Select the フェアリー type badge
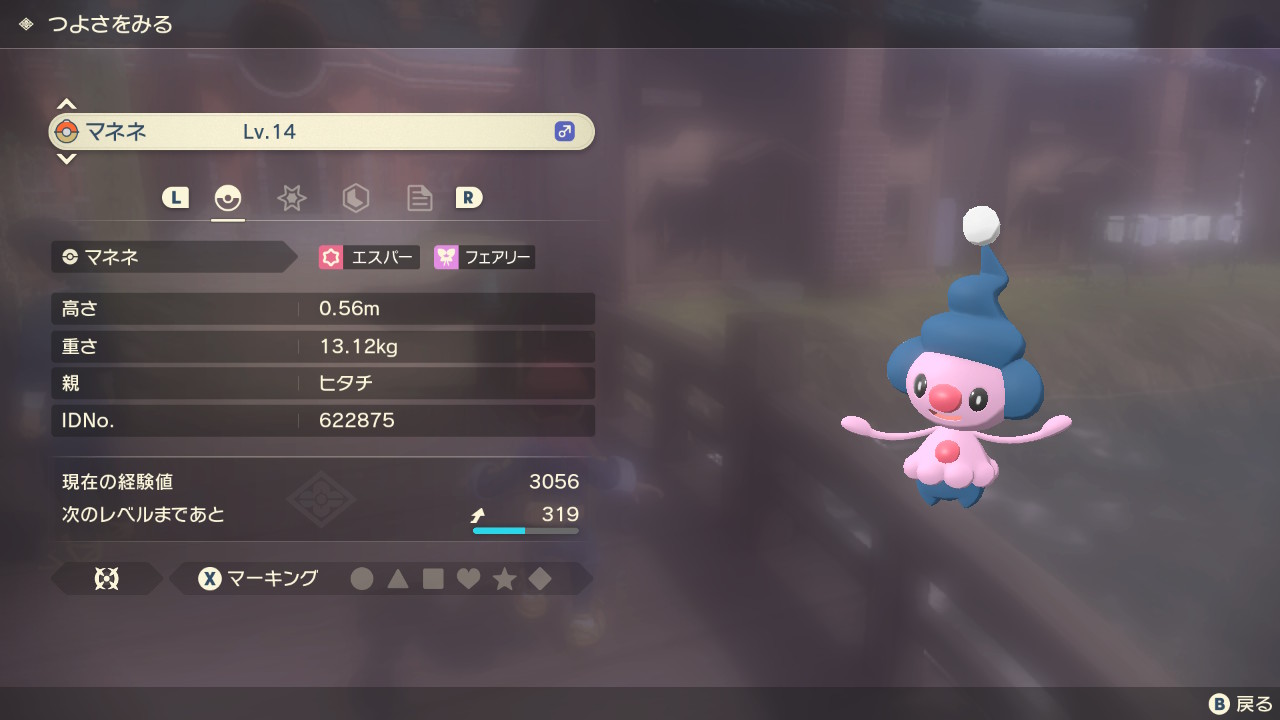This screenshot has height=720, width=1280. point(483,257)
